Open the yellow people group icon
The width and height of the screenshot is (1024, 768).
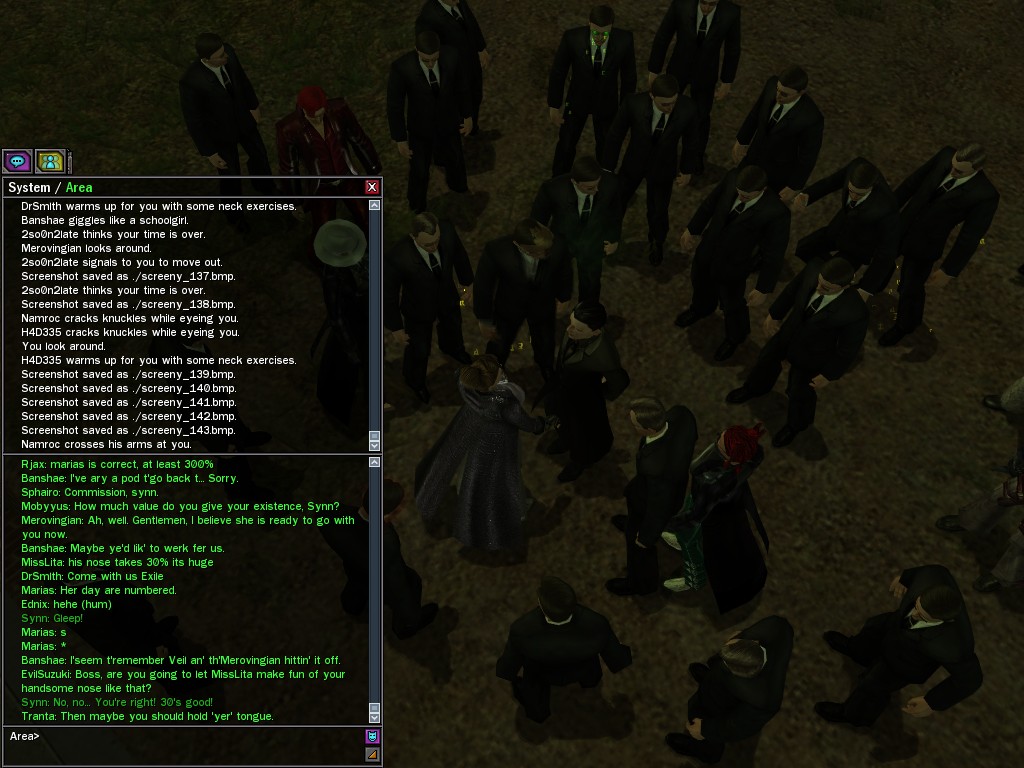pyautogui.click(x=50, y=161)
